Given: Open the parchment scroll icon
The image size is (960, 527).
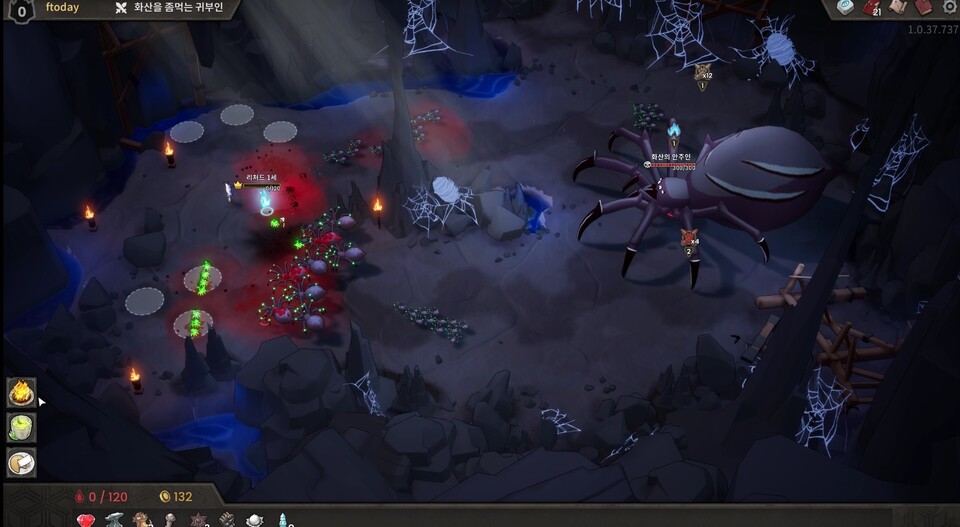Looking at the screenshot, I should point(898,7).
